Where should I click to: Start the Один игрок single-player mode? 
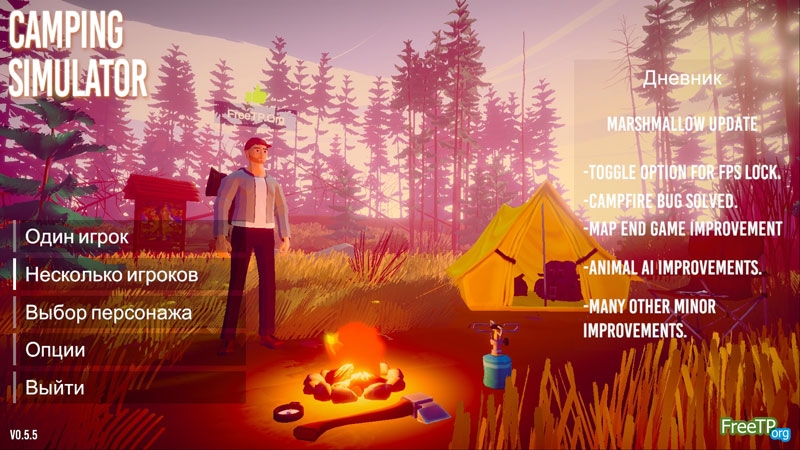(x=77, y=236)
